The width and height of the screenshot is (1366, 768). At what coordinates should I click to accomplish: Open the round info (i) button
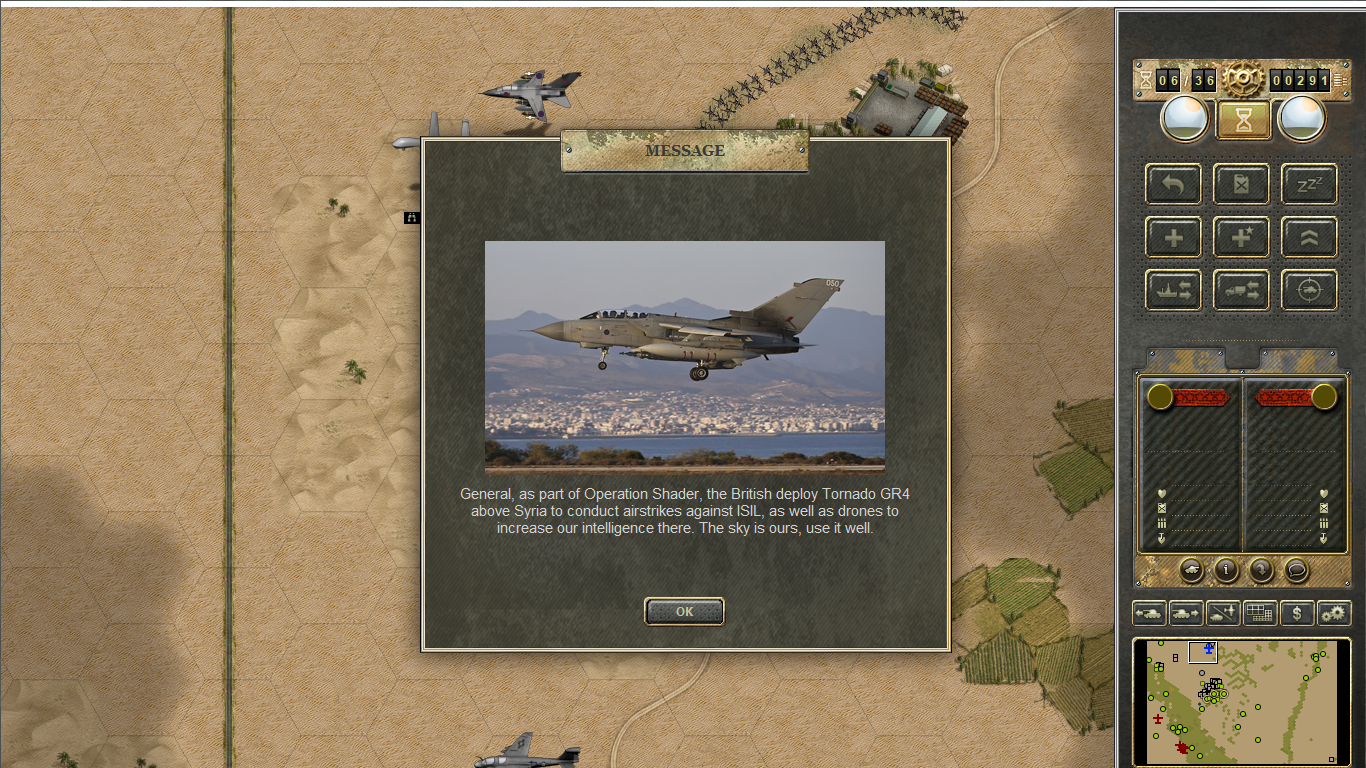click(1226, 570)
